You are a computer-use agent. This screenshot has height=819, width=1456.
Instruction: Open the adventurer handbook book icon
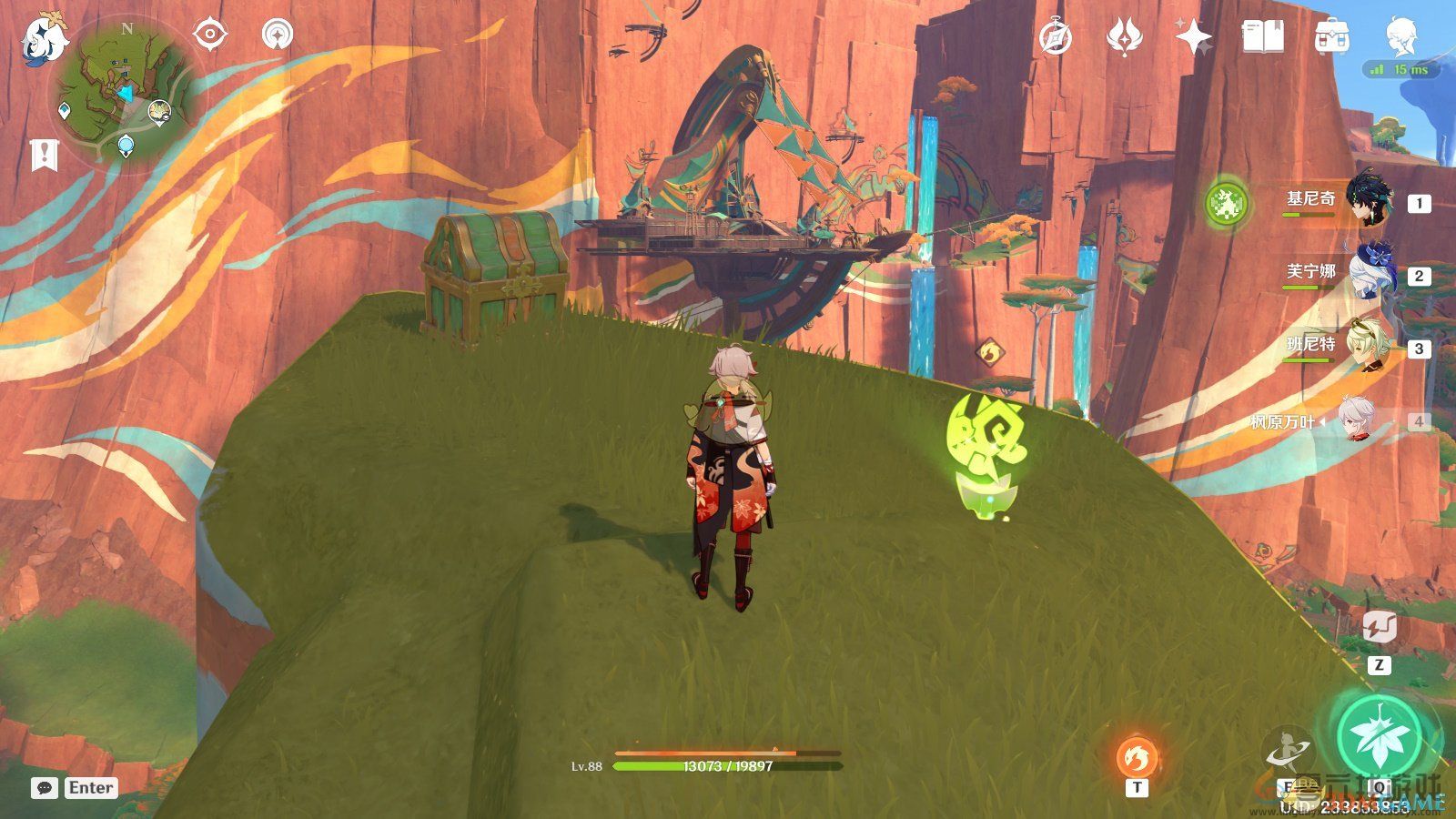(x=1262, y=36)
